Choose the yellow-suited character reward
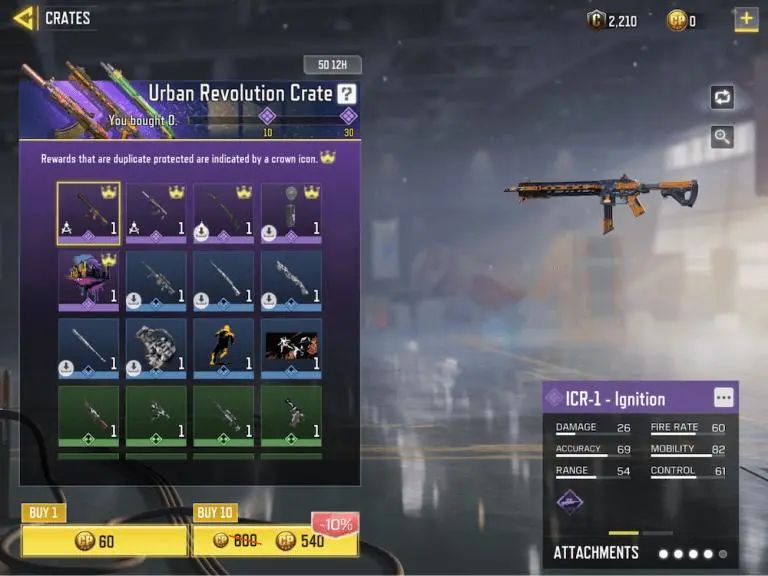This screenshot has width=768, height=576. point(224,348)
